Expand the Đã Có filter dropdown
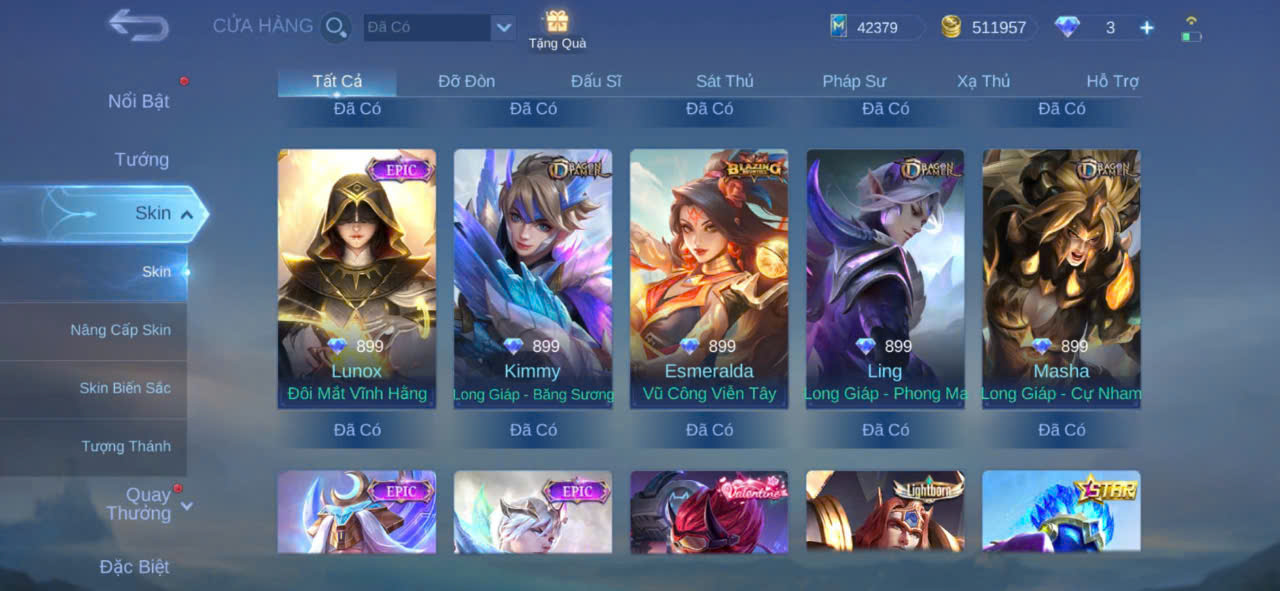 coord(503,27)
